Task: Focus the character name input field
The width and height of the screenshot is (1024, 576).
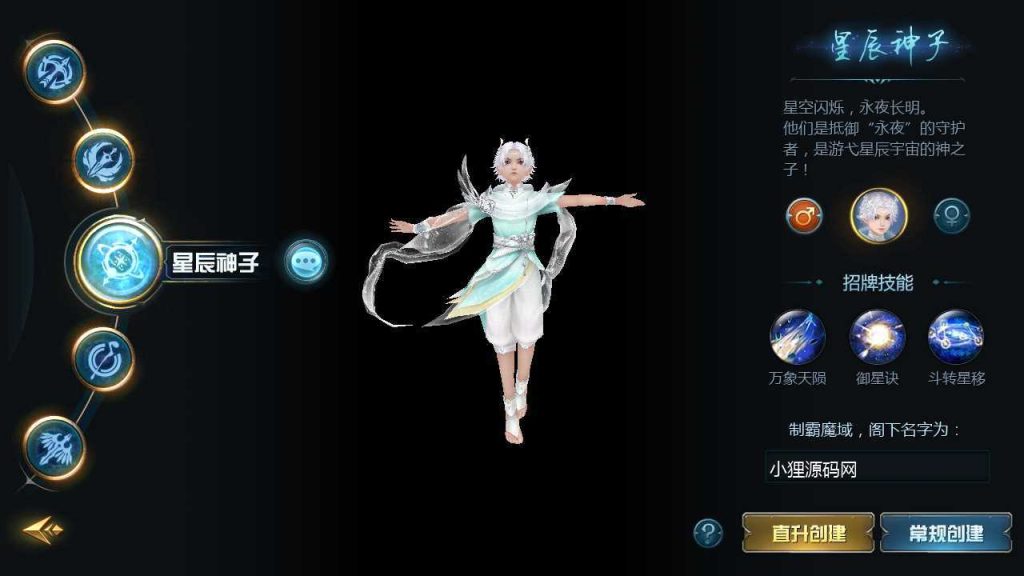Action: (x=877, y=467)
